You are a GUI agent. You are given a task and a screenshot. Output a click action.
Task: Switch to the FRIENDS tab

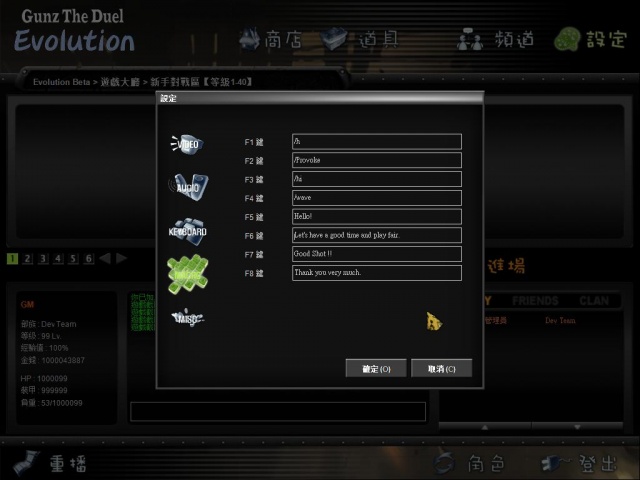click(535, 300)
